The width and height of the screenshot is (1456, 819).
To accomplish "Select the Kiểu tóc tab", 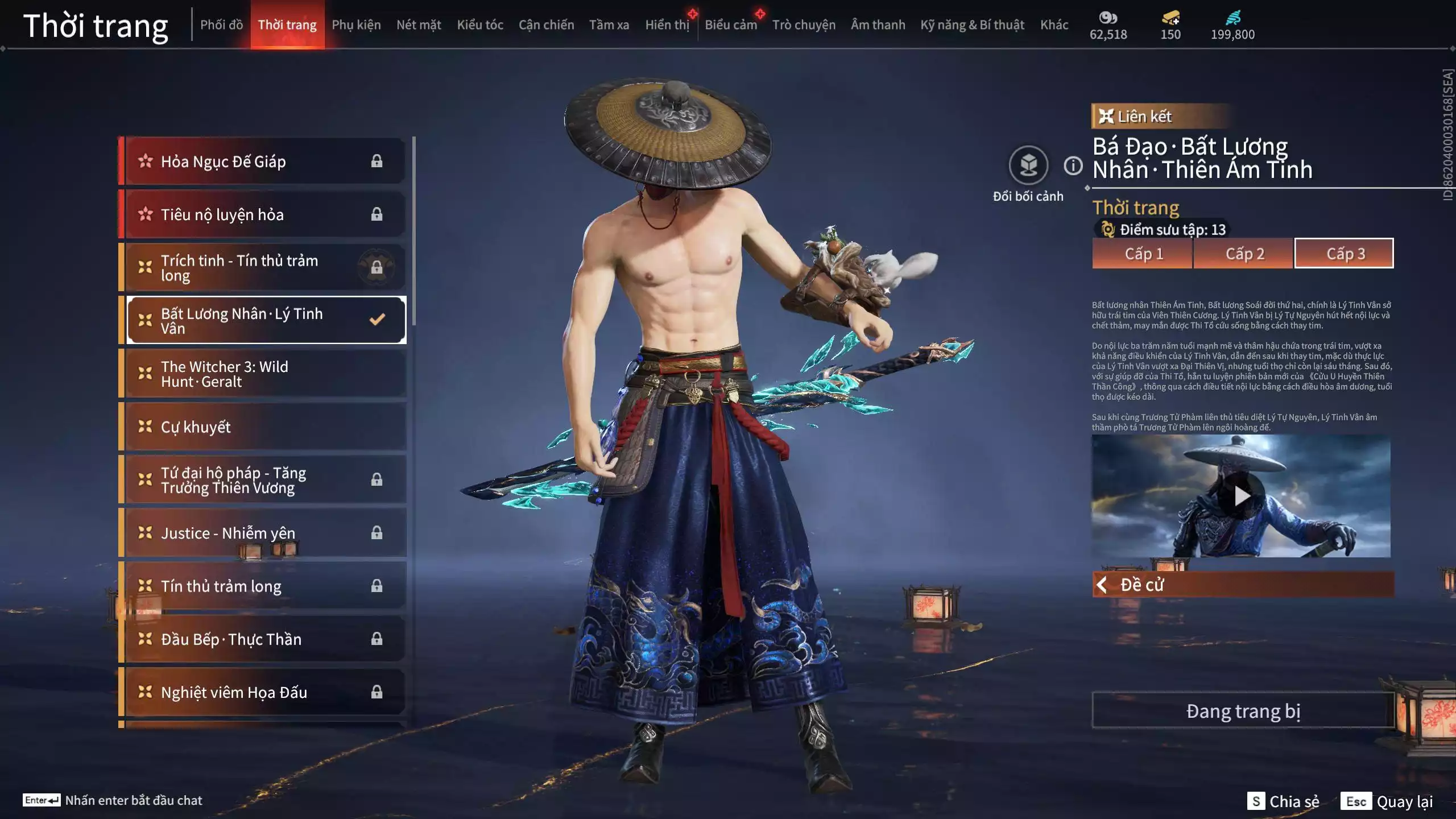I will tap(480, 25).
